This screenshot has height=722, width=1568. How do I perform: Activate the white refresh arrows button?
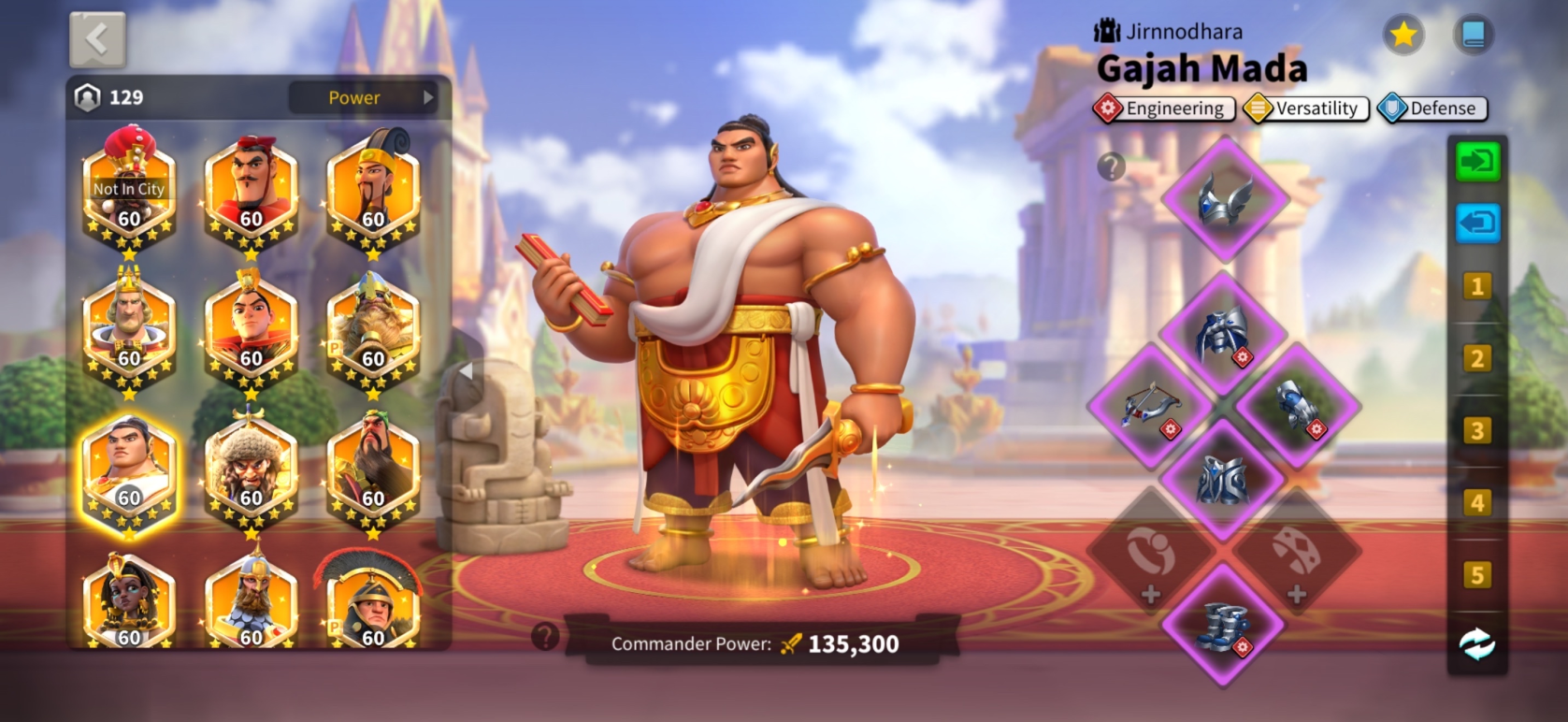1477,644
